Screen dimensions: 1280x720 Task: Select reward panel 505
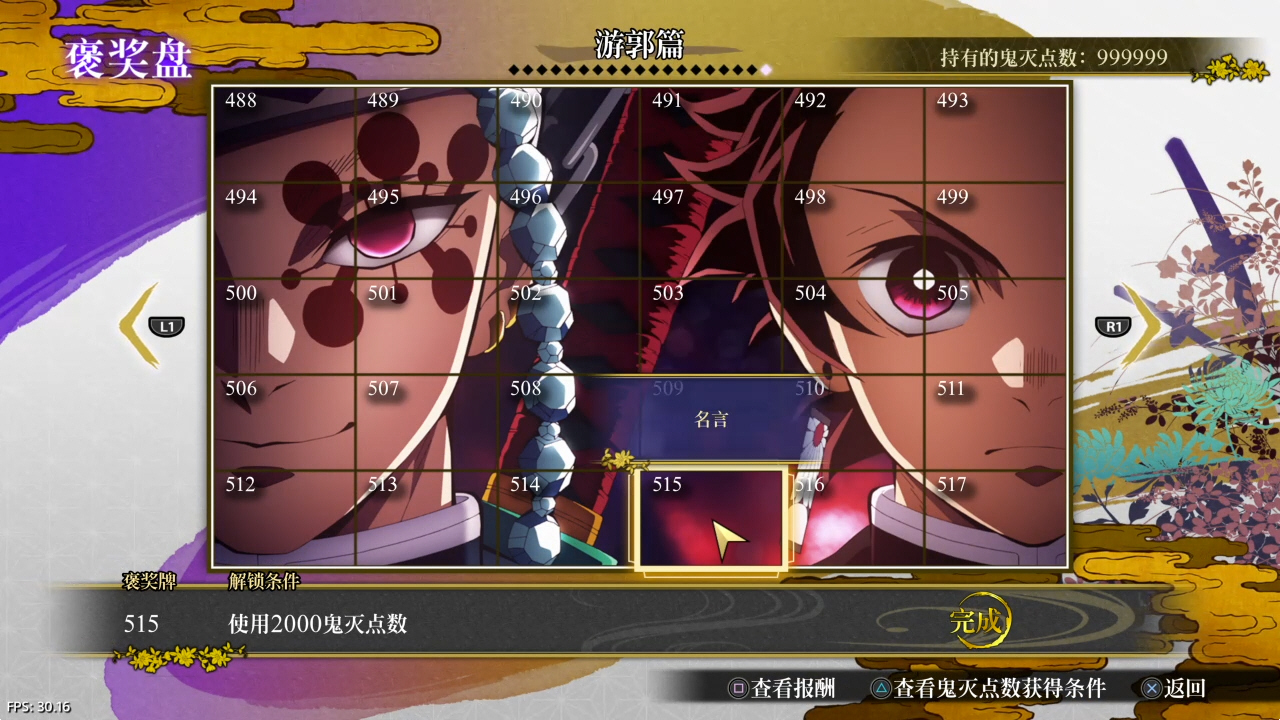[x=996, y=327]
